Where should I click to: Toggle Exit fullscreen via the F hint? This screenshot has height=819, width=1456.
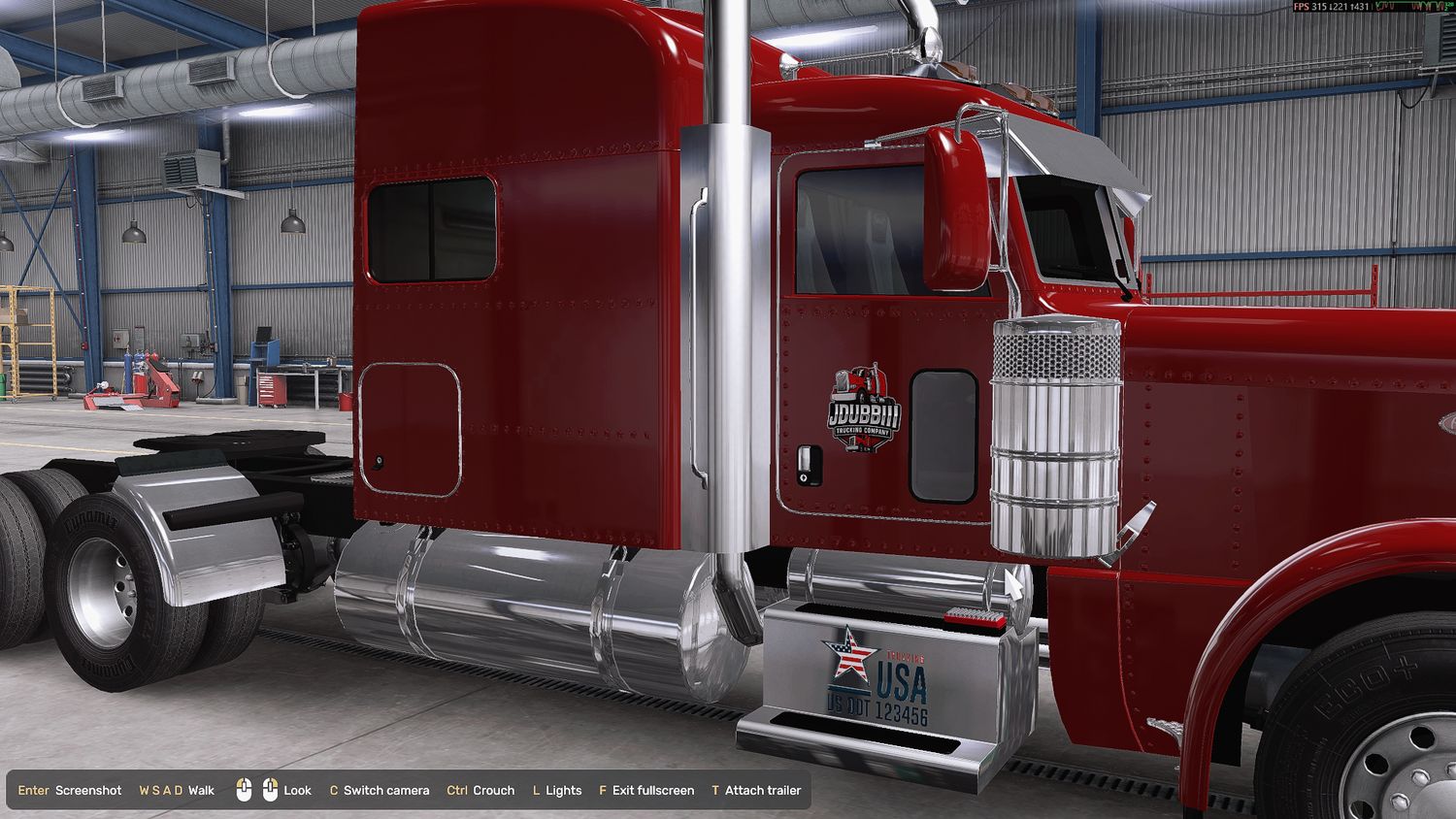click(x=646, y=790)
